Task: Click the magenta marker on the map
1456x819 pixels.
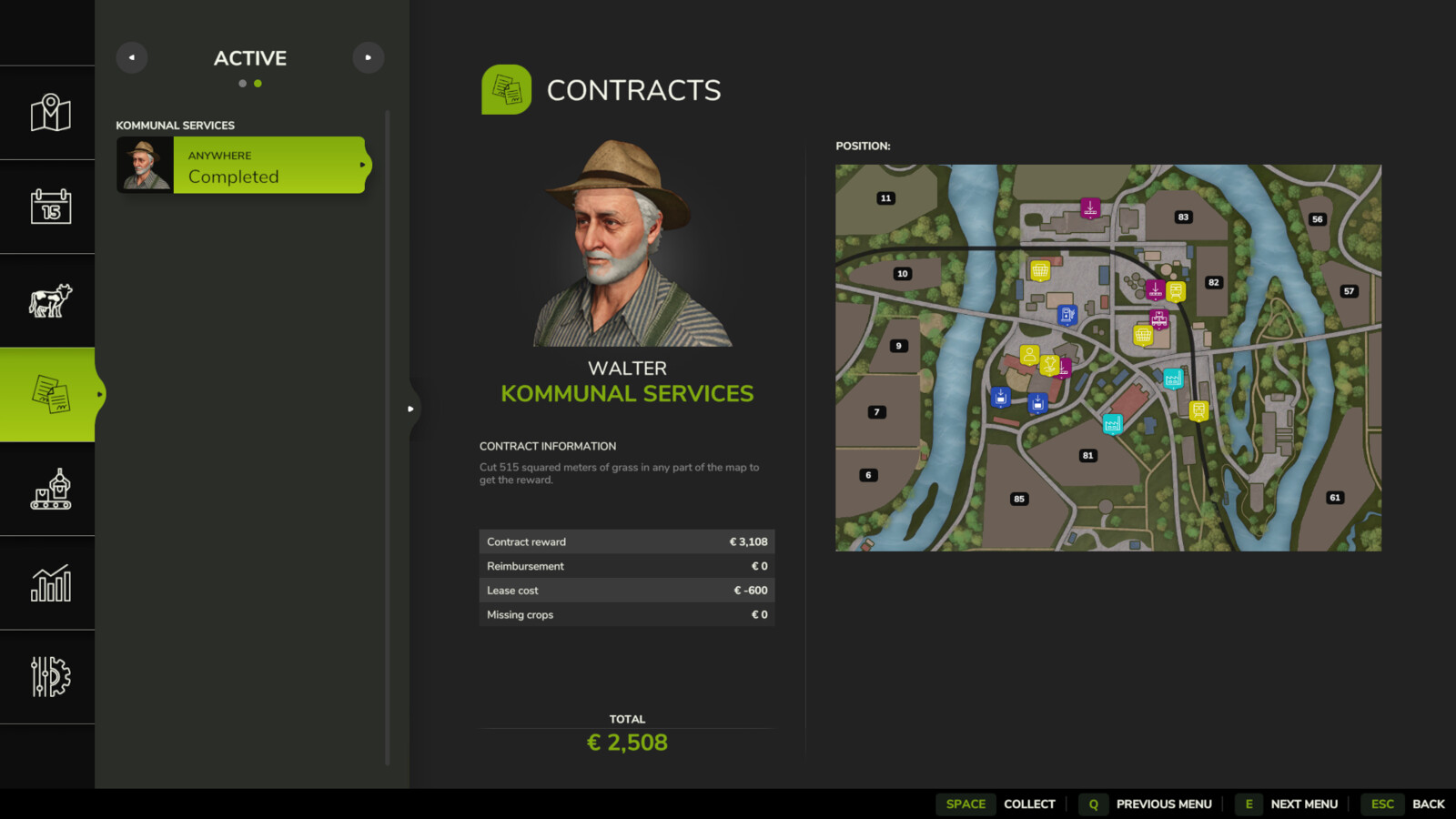Action: [x=1089, y=207]
